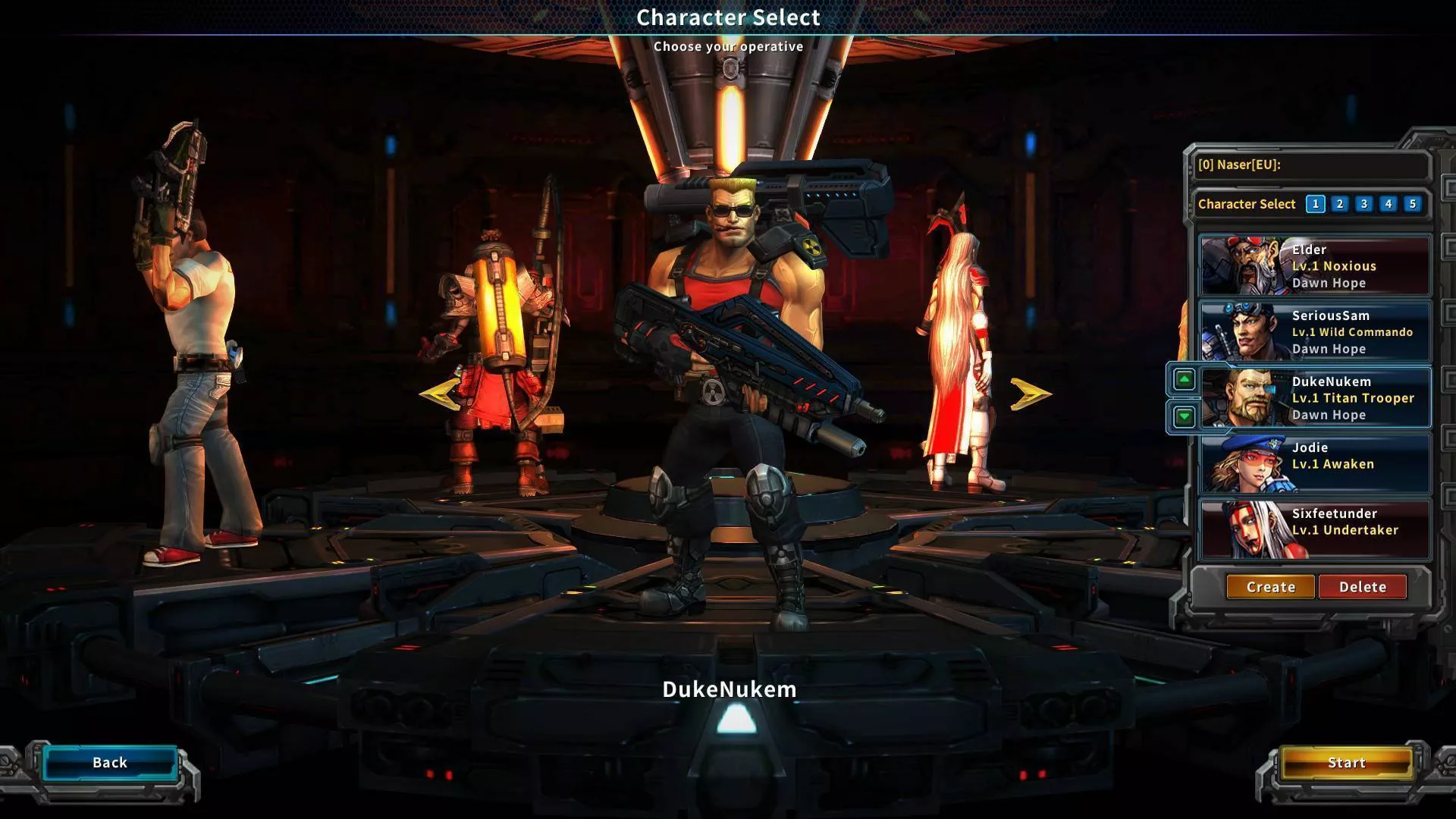The height and width of the screenshot is (819, 1456).
Task: Start the game with DukeNukem
Action: click(x=1346, y=763)
